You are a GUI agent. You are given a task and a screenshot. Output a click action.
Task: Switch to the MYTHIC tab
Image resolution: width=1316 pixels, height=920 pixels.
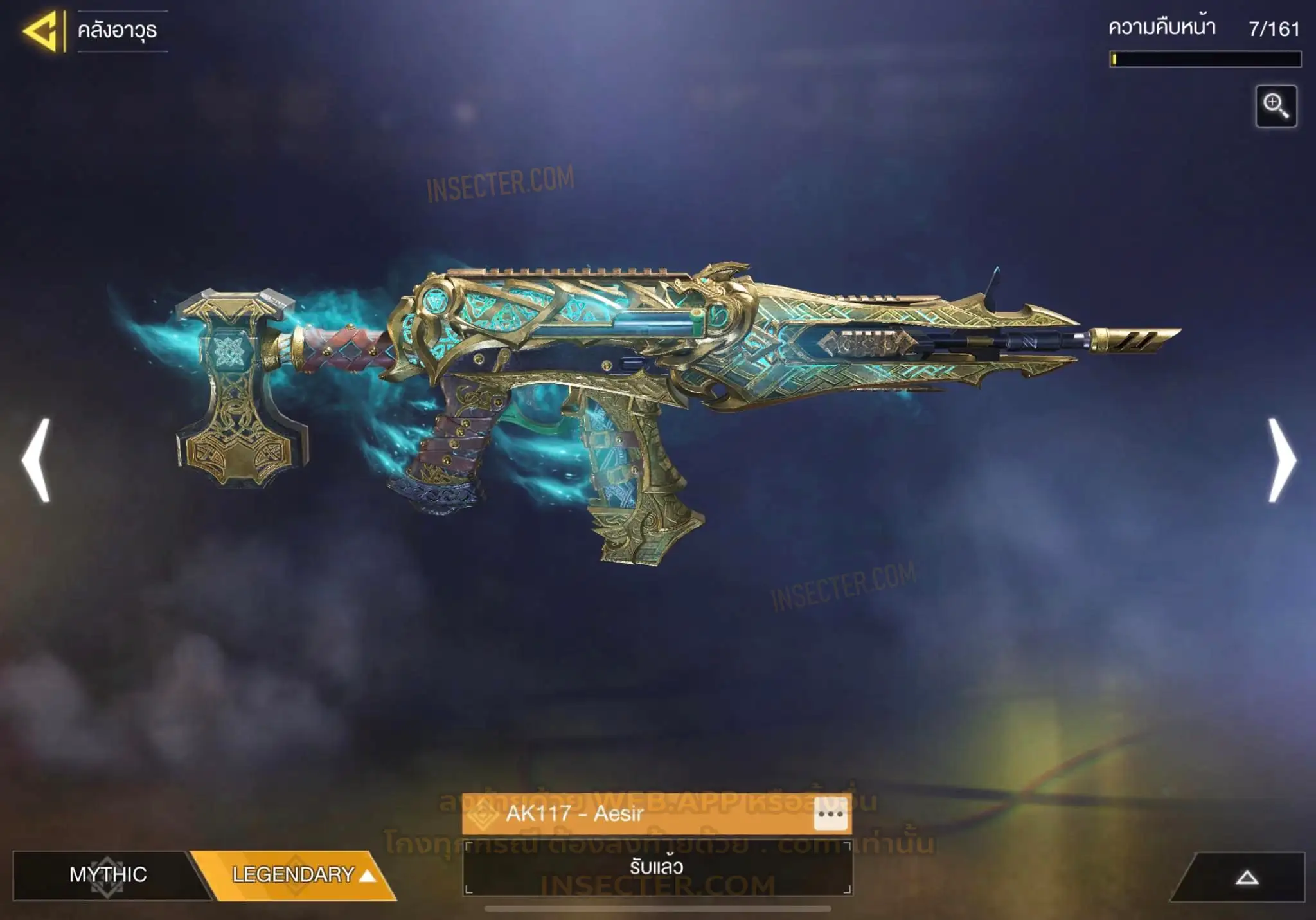108,874
